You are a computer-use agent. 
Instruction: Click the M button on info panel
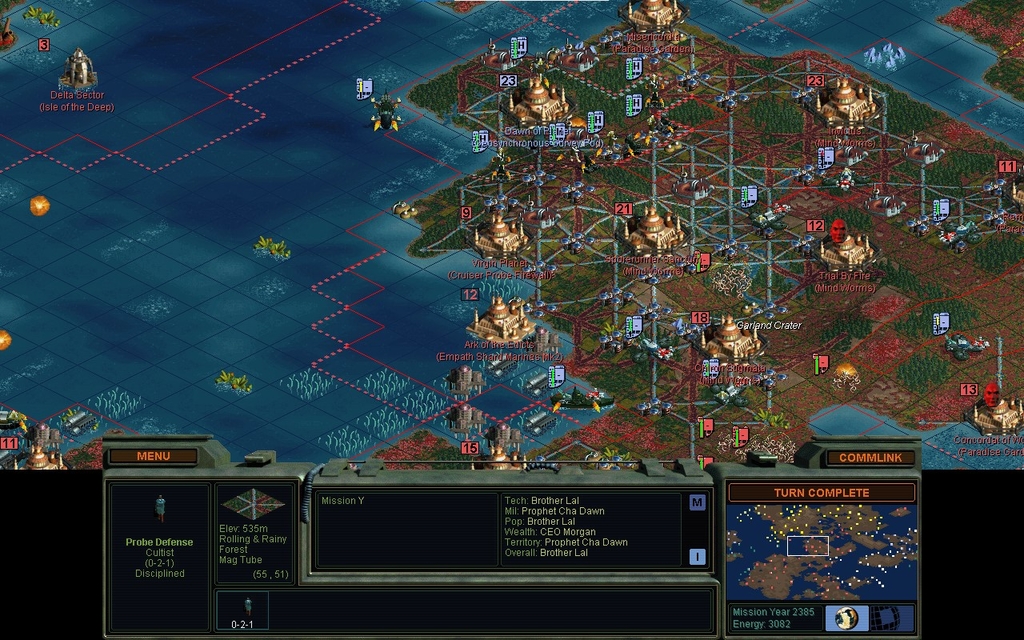[697, 503]
